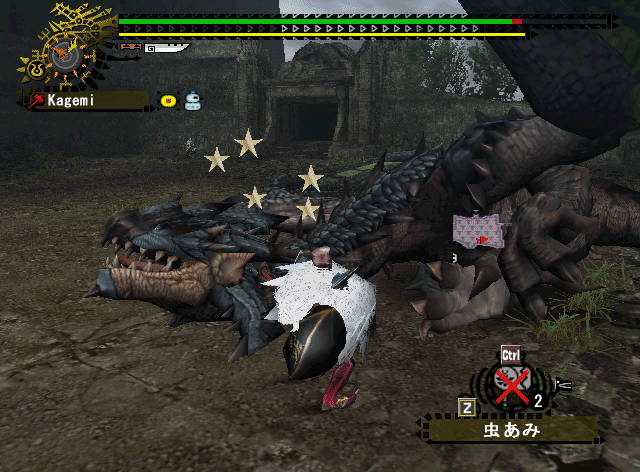Click the 虫あみ item name label

(513, 430)
